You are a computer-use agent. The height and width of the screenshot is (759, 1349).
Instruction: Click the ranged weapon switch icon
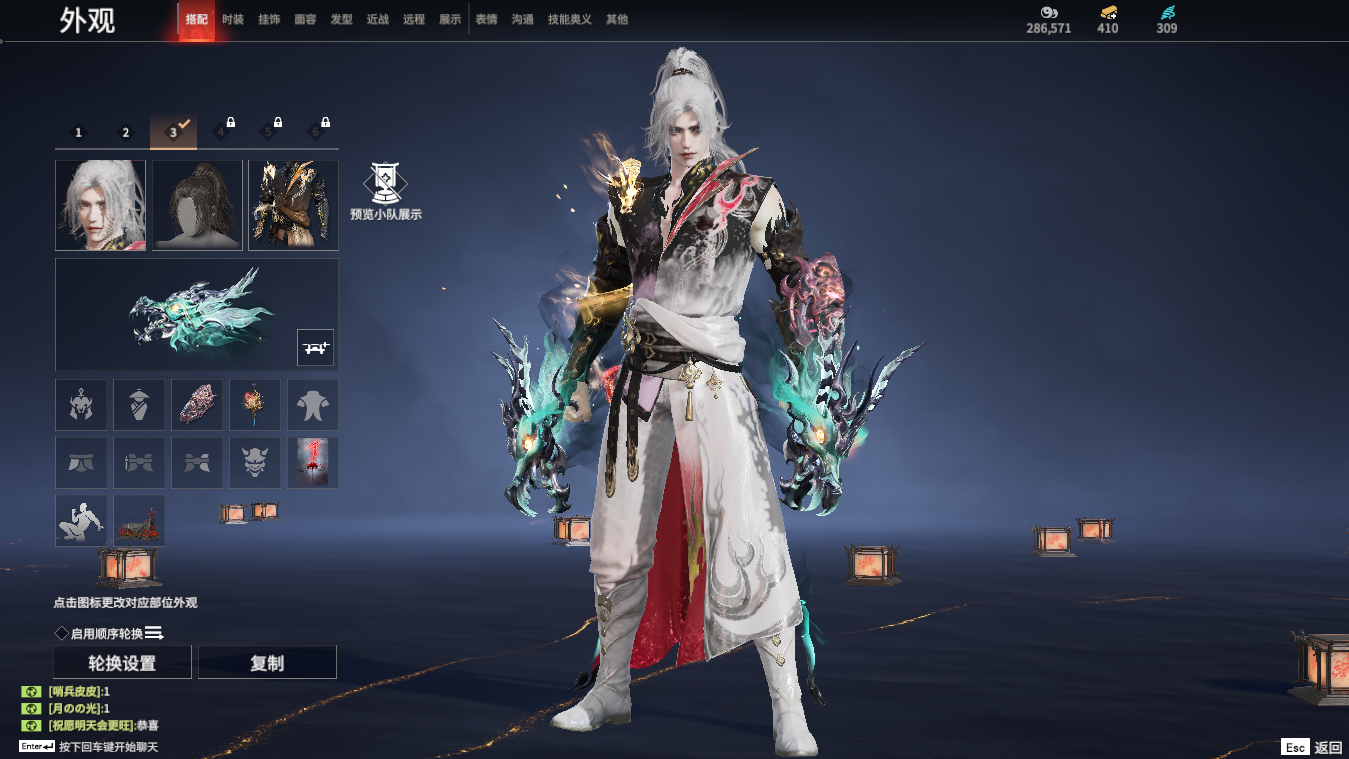pyautogui.click(x=315, y=347)
